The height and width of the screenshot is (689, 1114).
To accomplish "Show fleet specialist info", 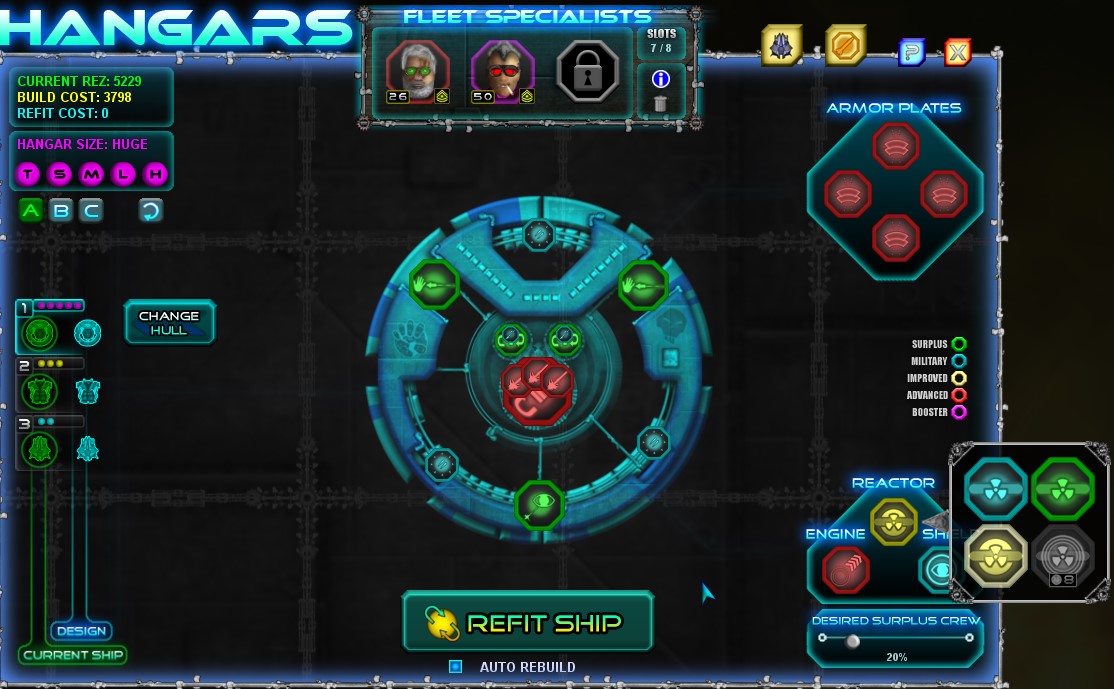I will (x=660, y=79).
